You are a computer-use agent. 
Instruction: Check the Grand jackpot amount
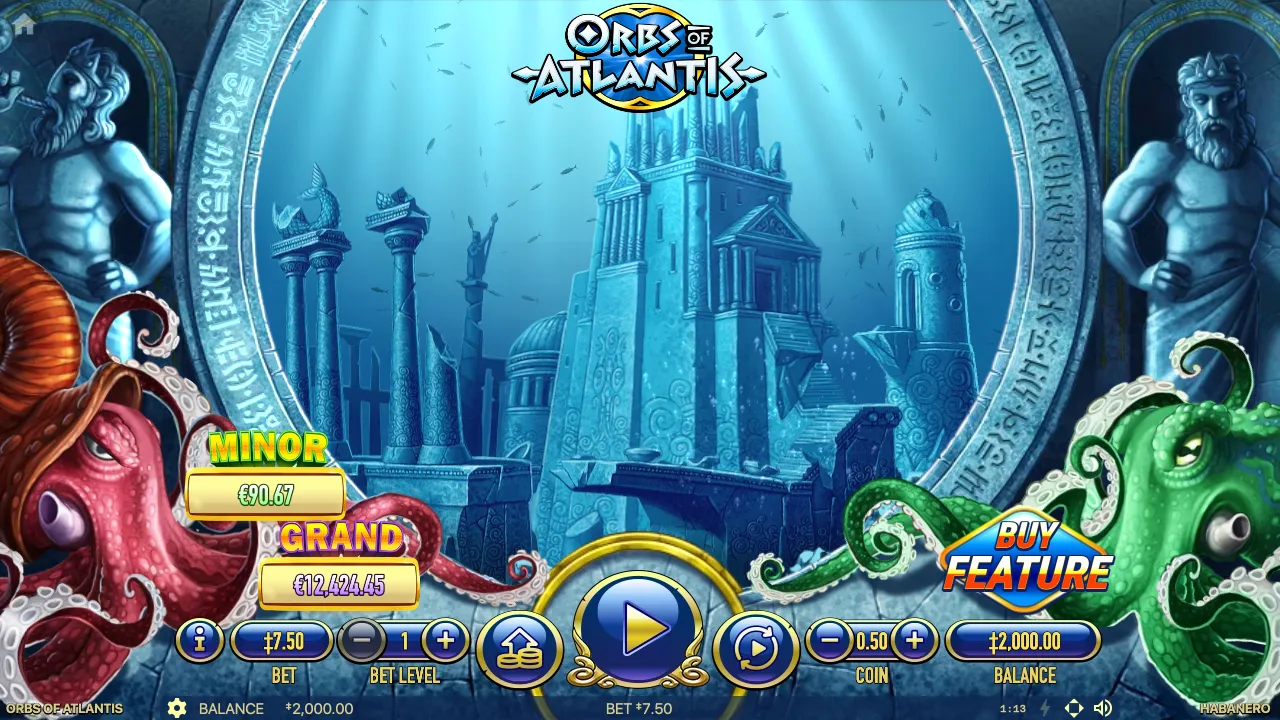339,584
